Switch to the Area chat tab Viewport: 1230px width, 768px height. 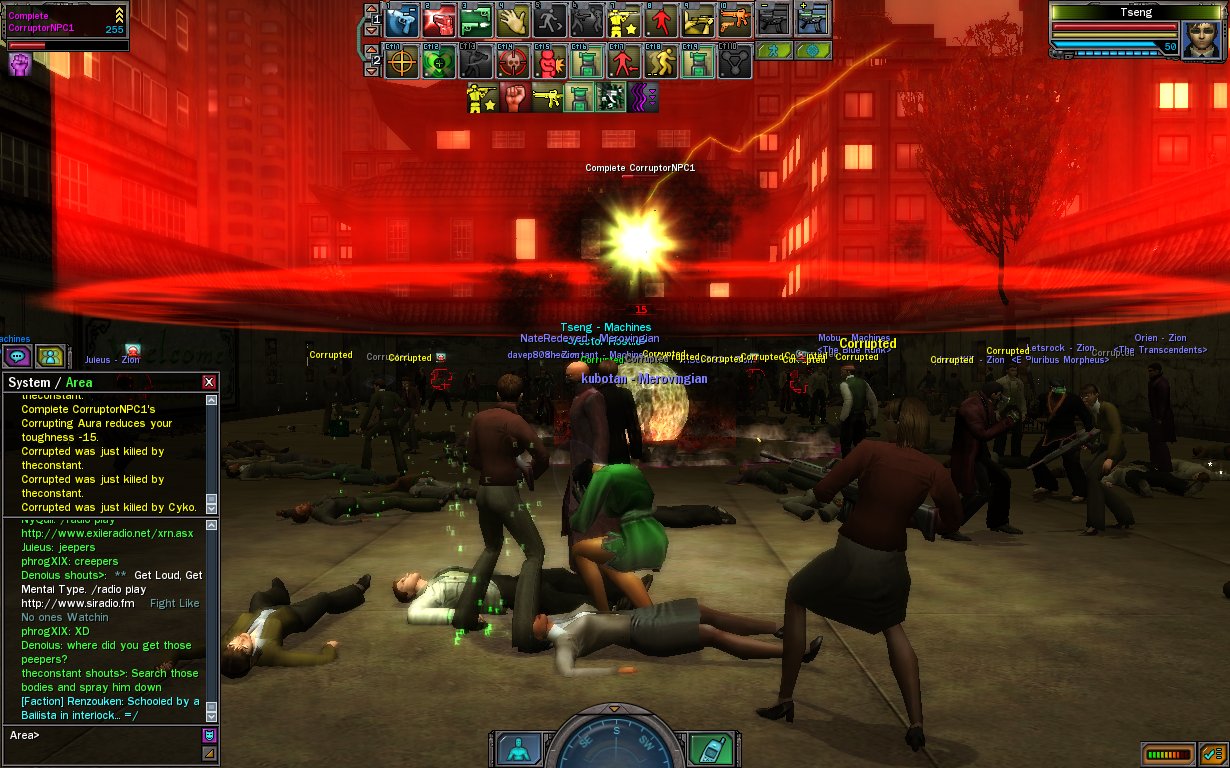(x=79, y=382)
